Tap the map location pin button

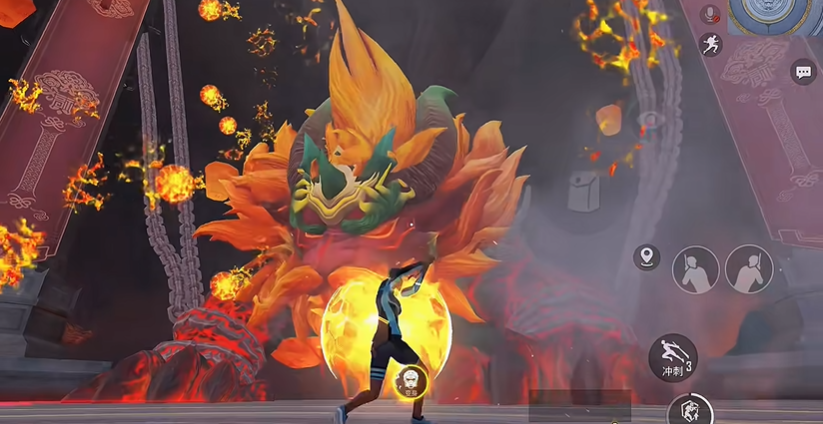pos(647,257)
